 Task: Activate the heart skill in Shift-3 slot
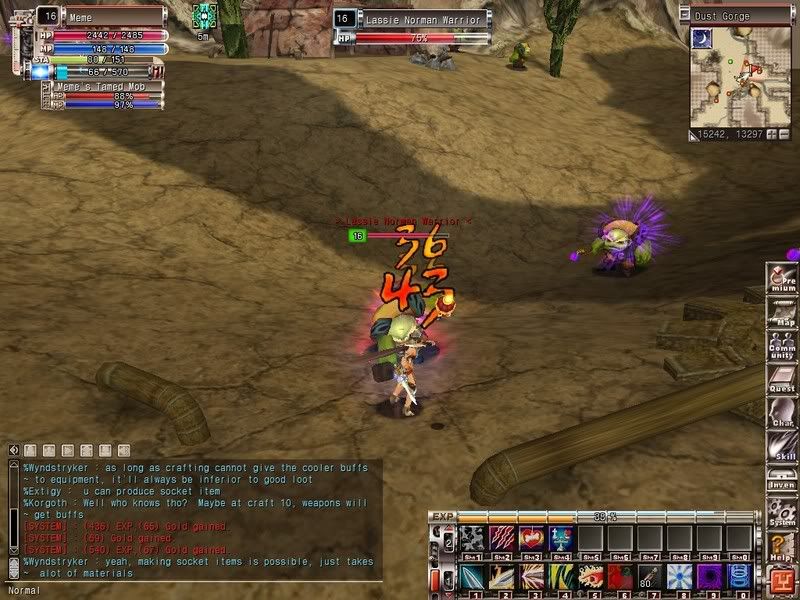pyautogui.click(x=531, y=539)
